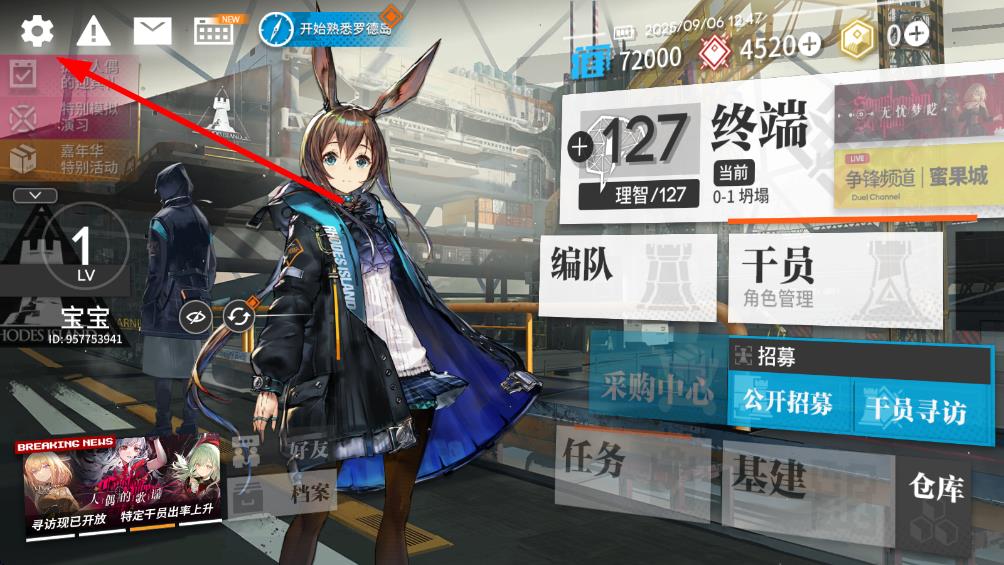Open the 仓库 depot
The image size is (1004, 565).
coord(936,500)
